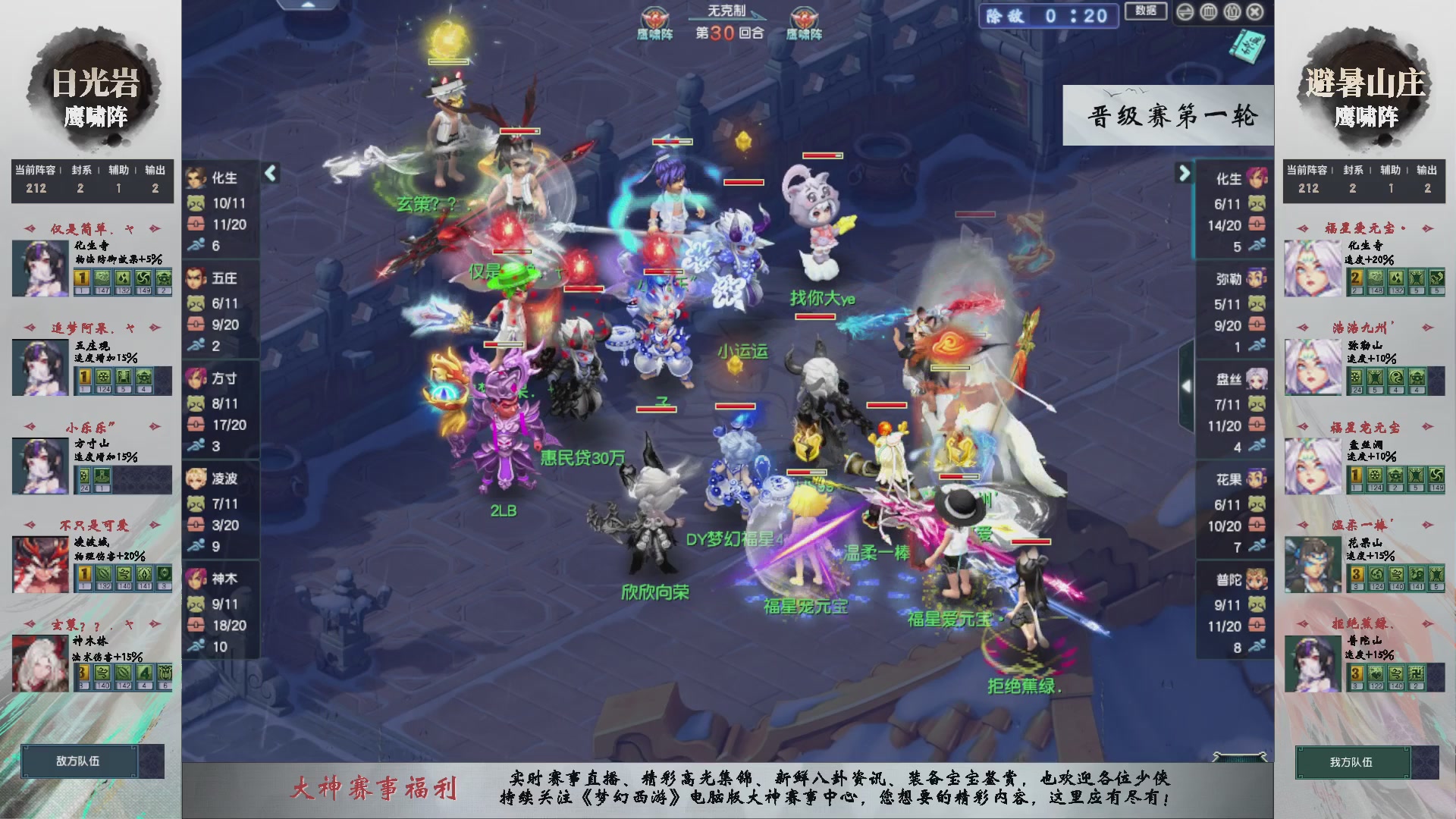
Task: Click the grid icon next to 数据 button
Action: 1208,12
